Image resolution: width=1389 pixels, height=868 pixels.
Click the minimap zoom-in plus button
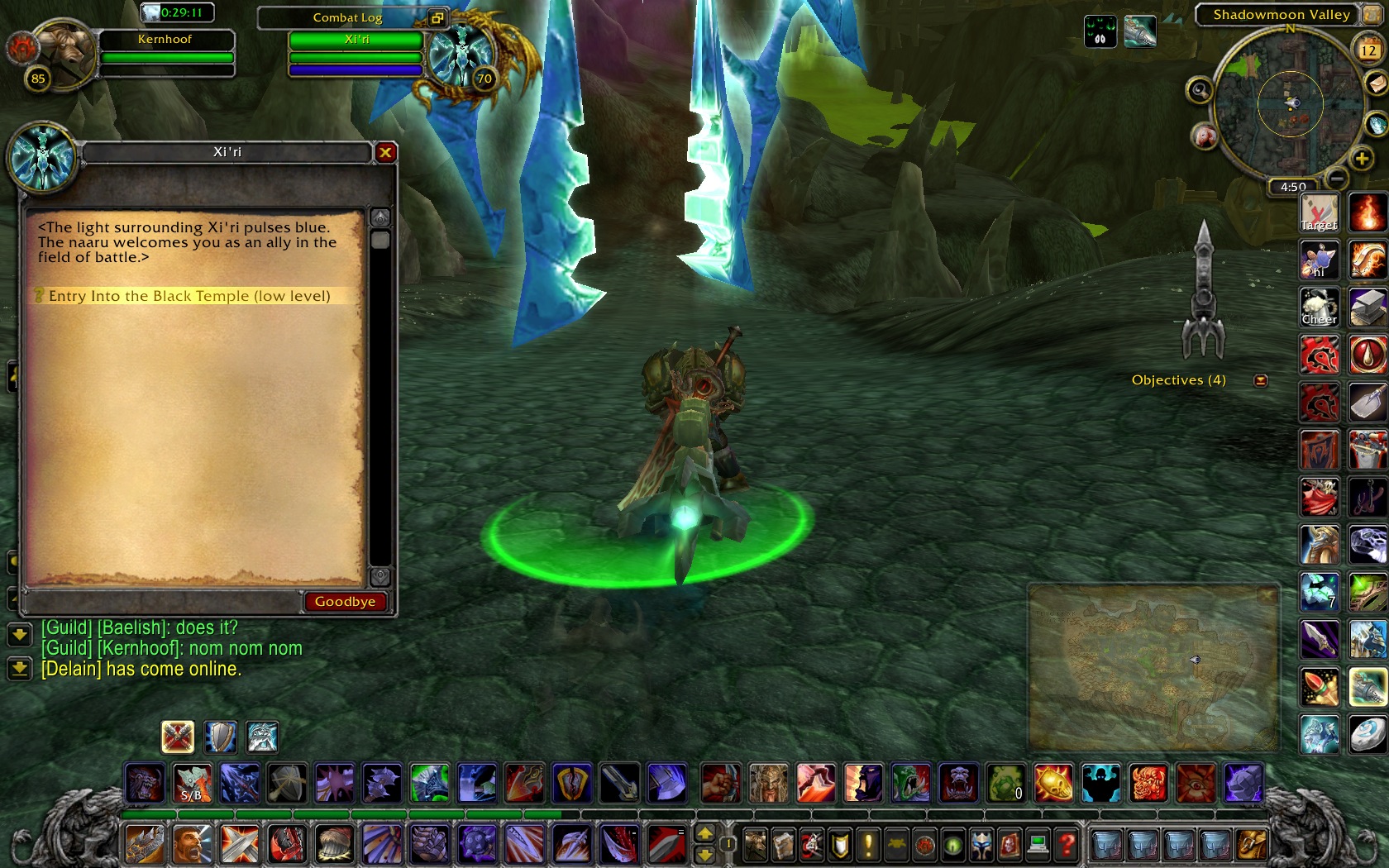pos(1361,158)
